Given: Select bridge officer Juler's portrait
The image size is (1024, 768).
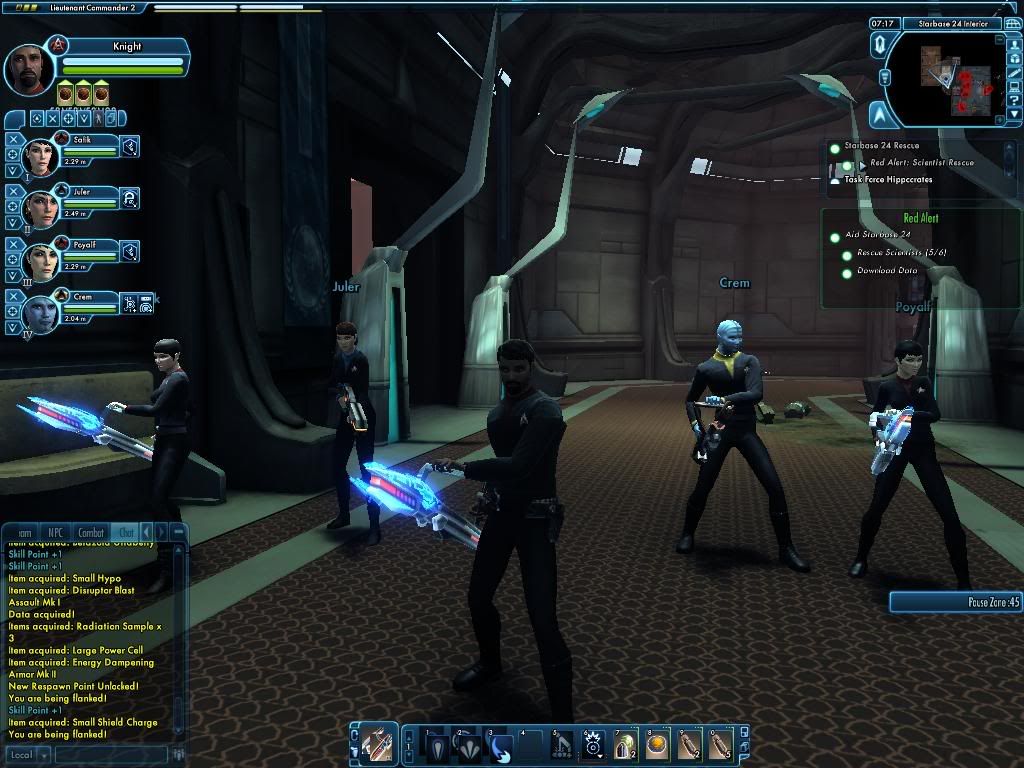Looking at the screenshot, I should pyautogui.click(x=43, y=208).
